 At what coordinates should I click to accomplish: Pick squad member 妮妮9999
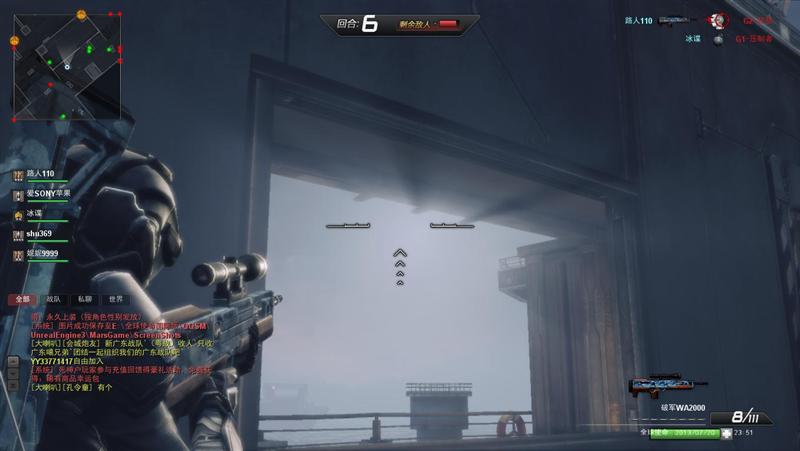click(x=41, y=254)
